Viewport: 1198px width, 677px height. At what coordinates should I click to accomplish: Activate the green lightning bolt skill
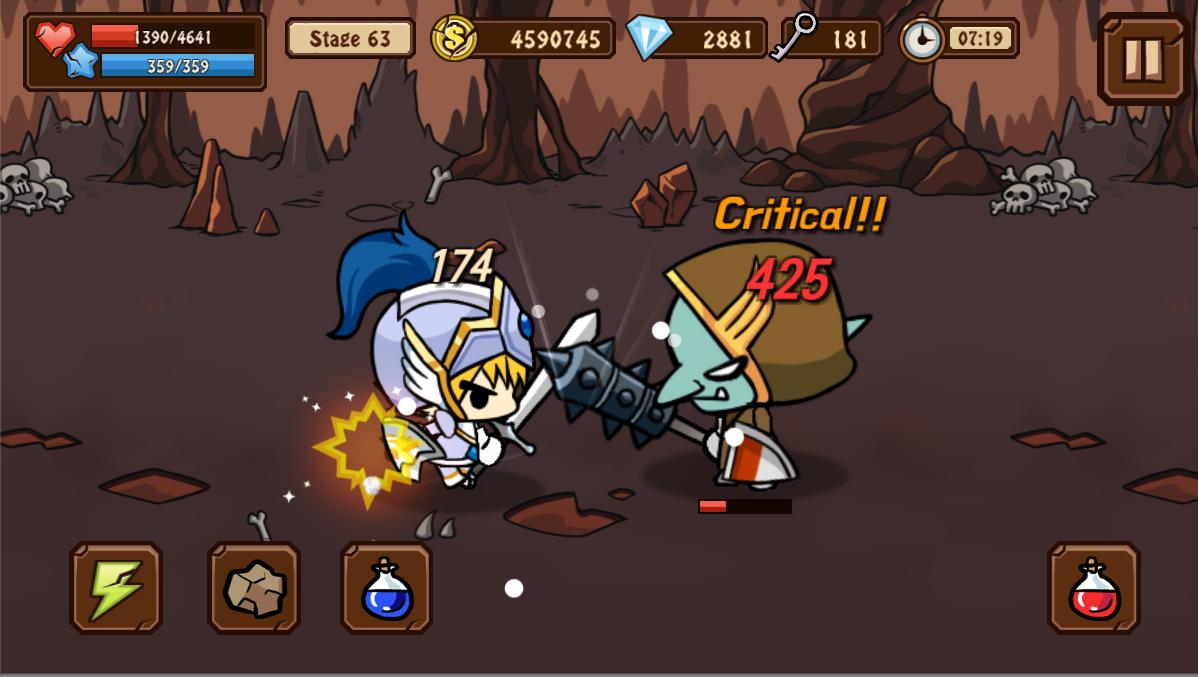coord(116,588)
